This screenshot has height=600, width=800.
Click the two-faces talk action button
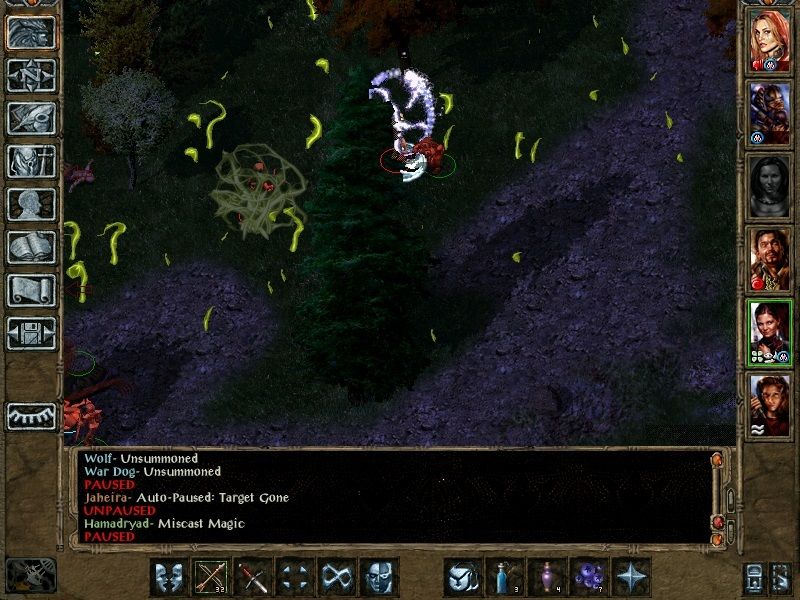[170, 577]
